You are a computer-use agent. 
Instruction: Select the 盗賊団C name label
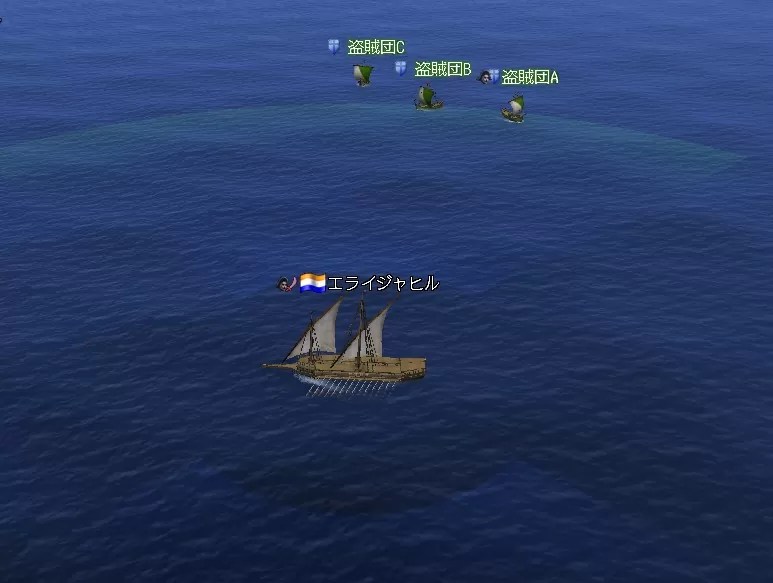tap(375, 47)
